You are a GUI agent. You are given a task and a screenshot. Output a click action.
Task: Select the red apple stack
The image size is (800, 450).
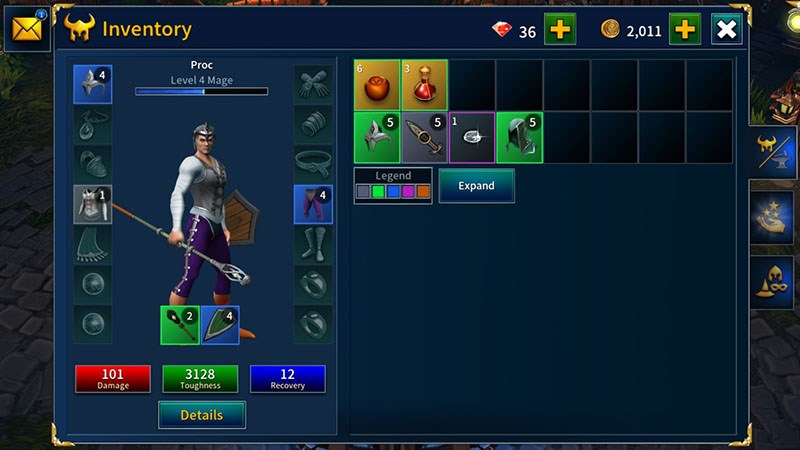(x=377, y=85)
